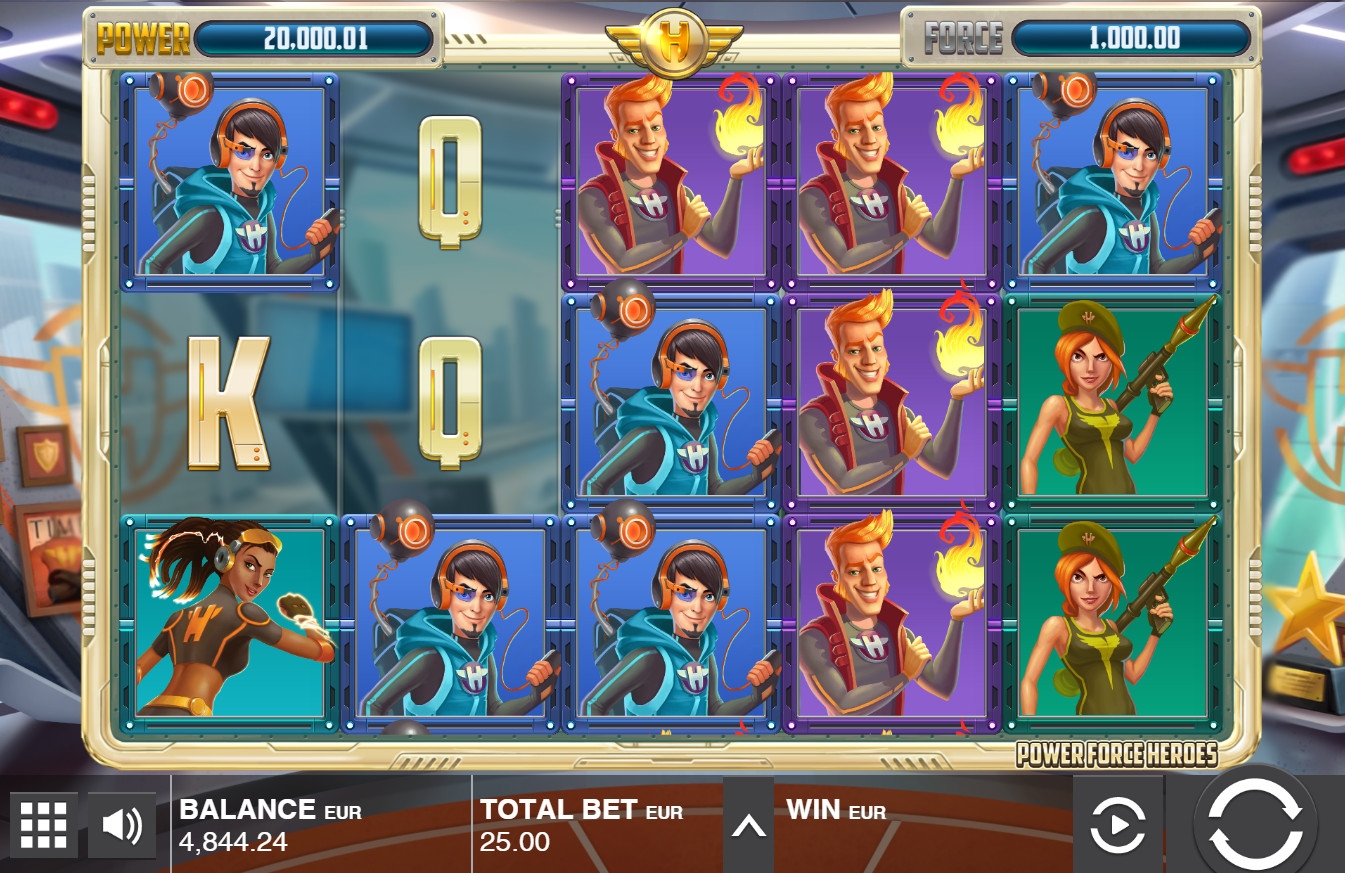The height and width of the screenshot is (873, 1345).
Task: Toggle the sound speaker icon
Action: (x=122, y=825)
